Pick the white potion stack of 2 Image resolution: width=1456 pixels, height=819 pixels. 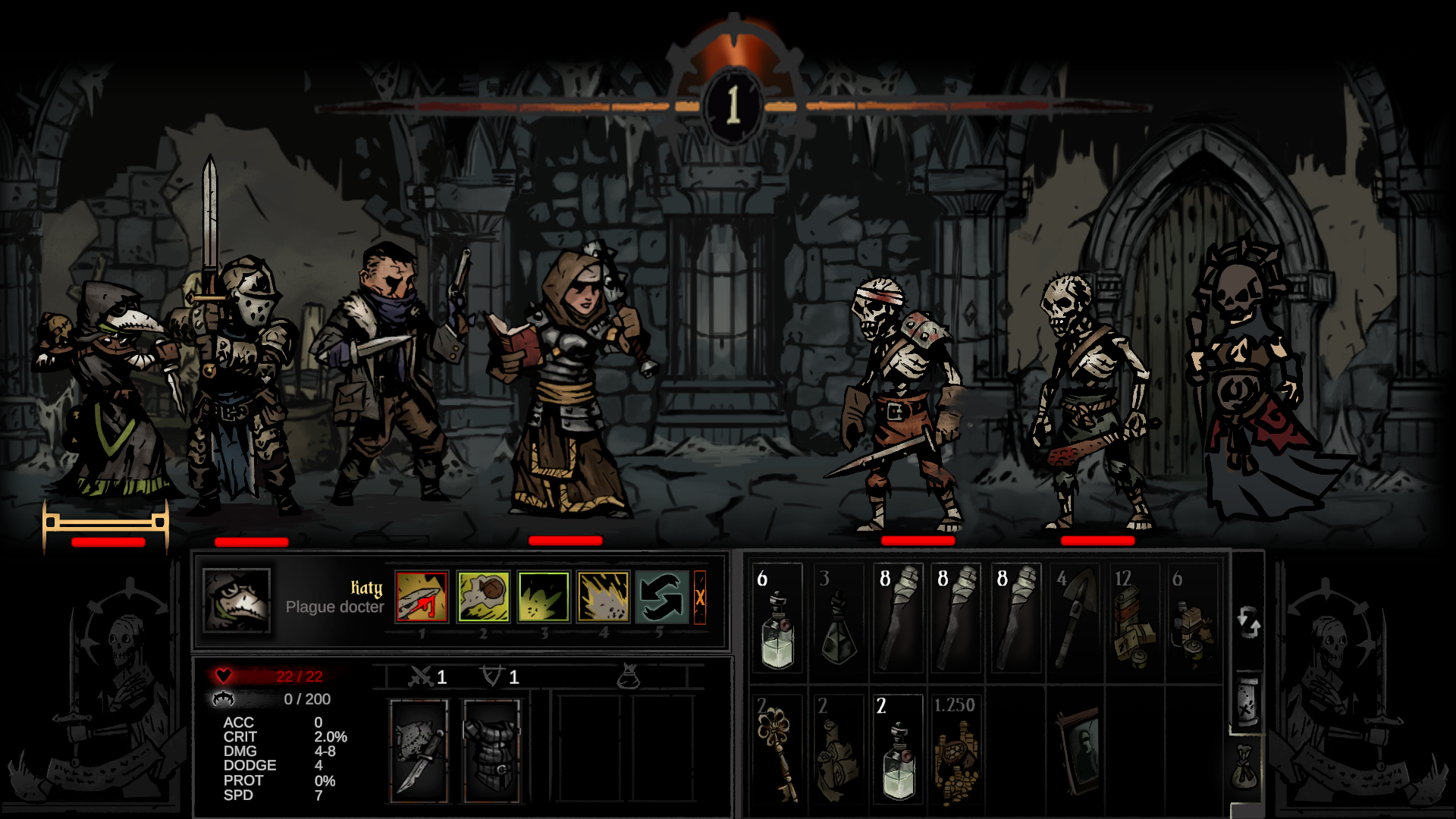898,749
